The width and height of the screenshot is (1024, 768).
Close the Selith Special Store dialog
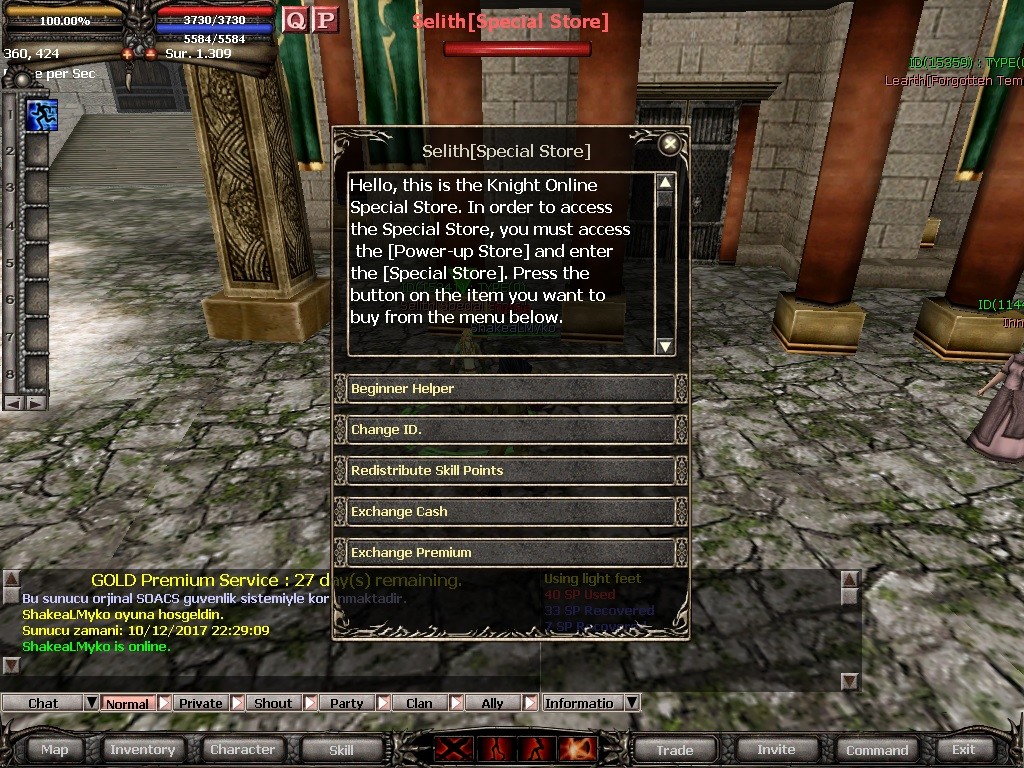click(x=670, y=144)
